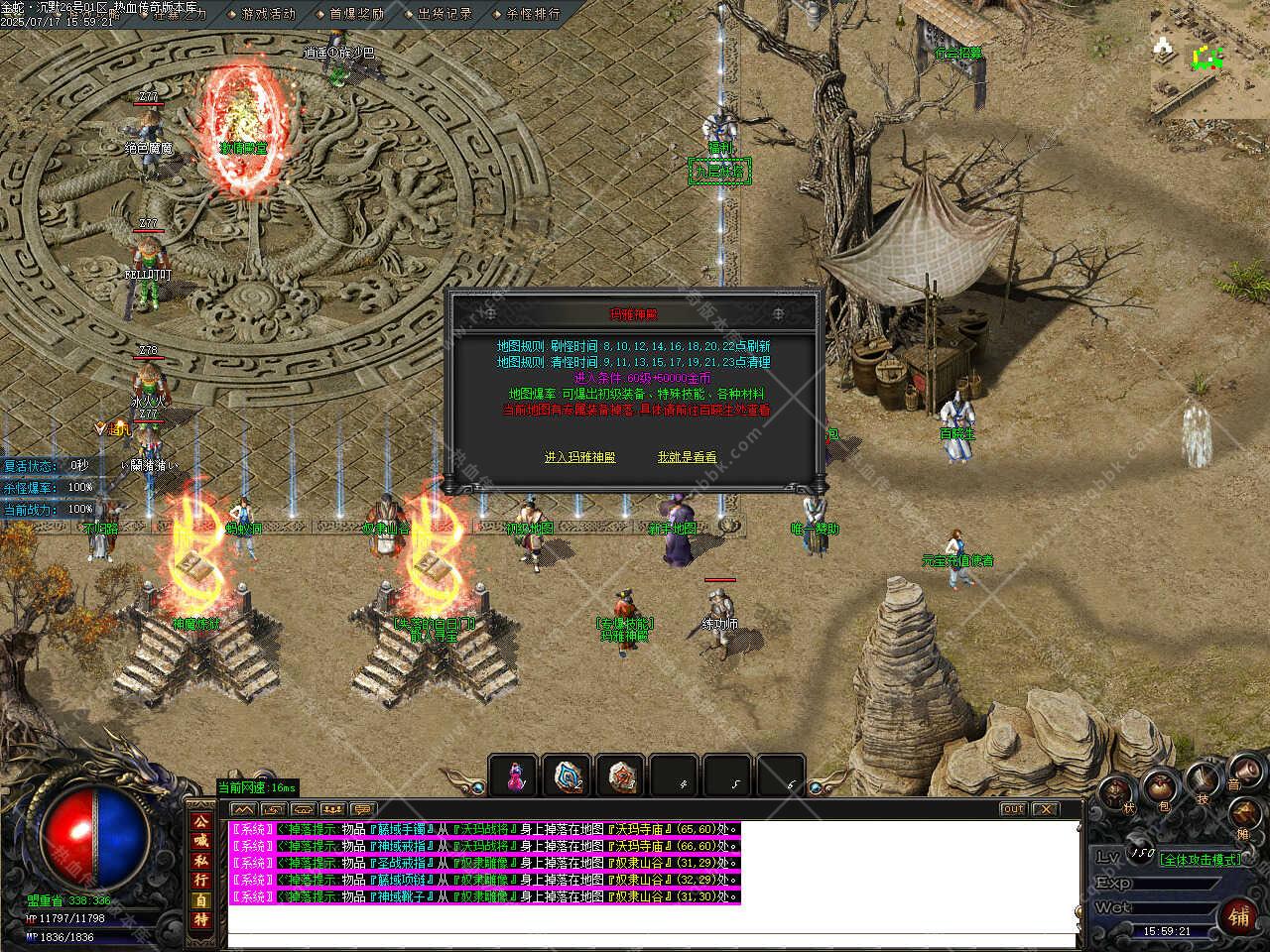The height and width of the screenshot is (952, 1270).
Task: Use the red rune stone hotbar slot
Action: [x=622, y=775]
